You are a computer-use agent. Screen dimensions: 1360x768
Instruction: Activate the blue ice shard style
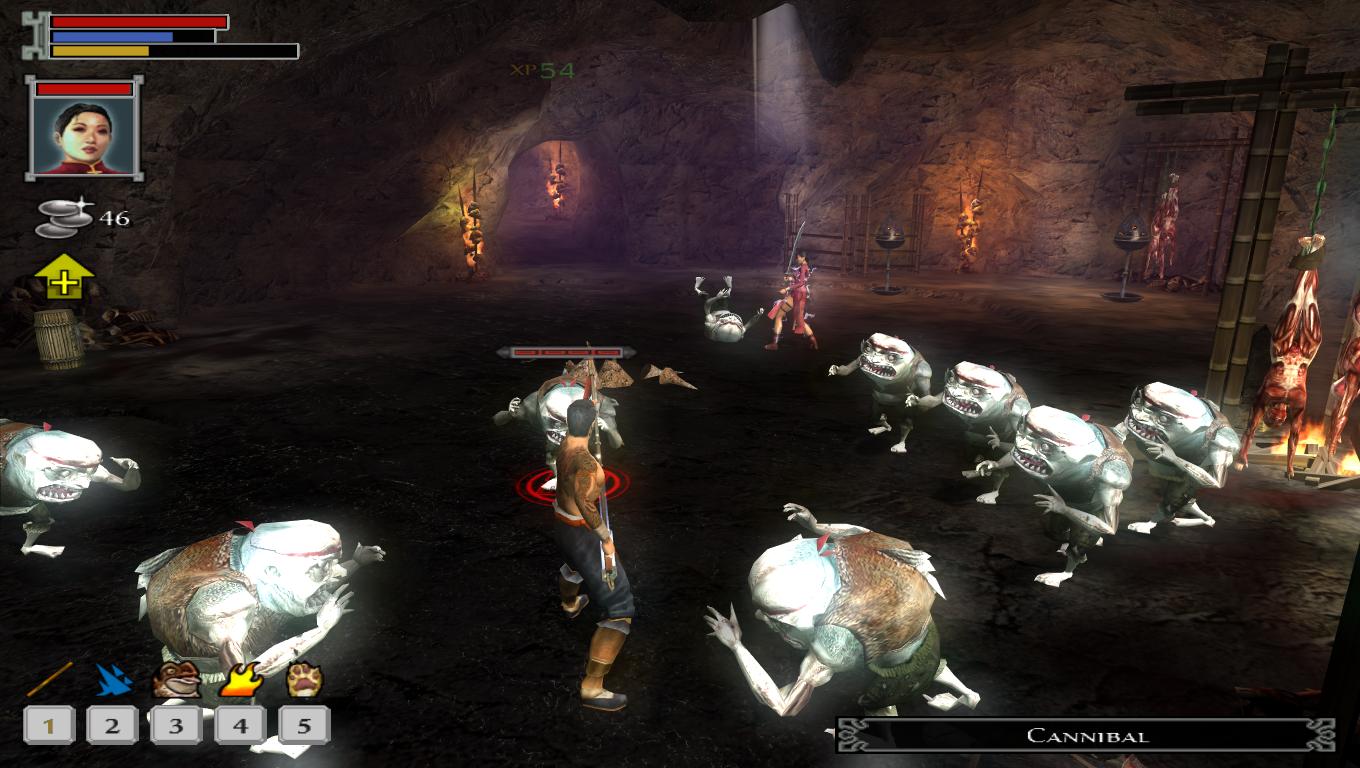pos(113,680)
